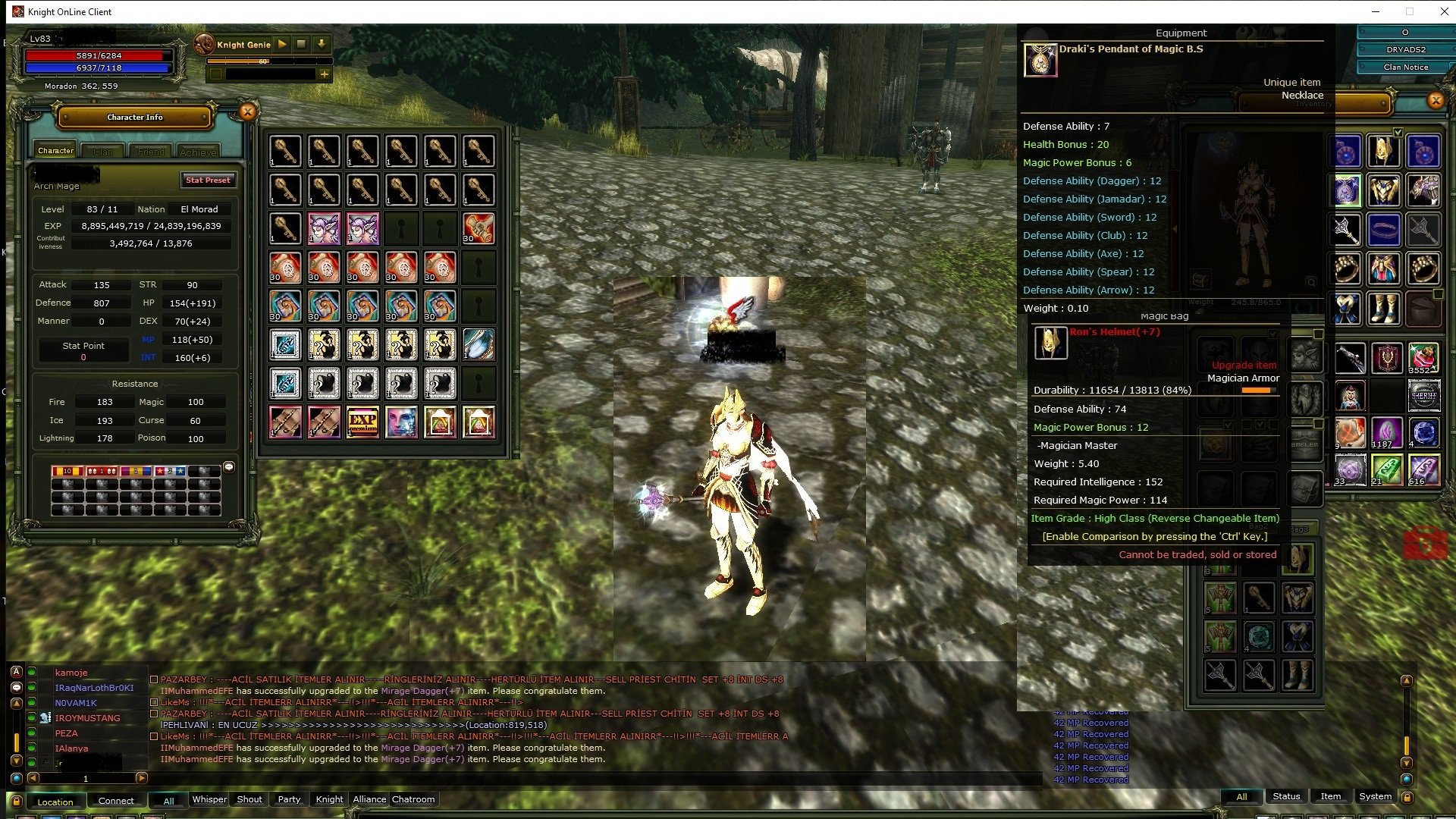
Task: Show the System log tab
Action: point(1375,796)
